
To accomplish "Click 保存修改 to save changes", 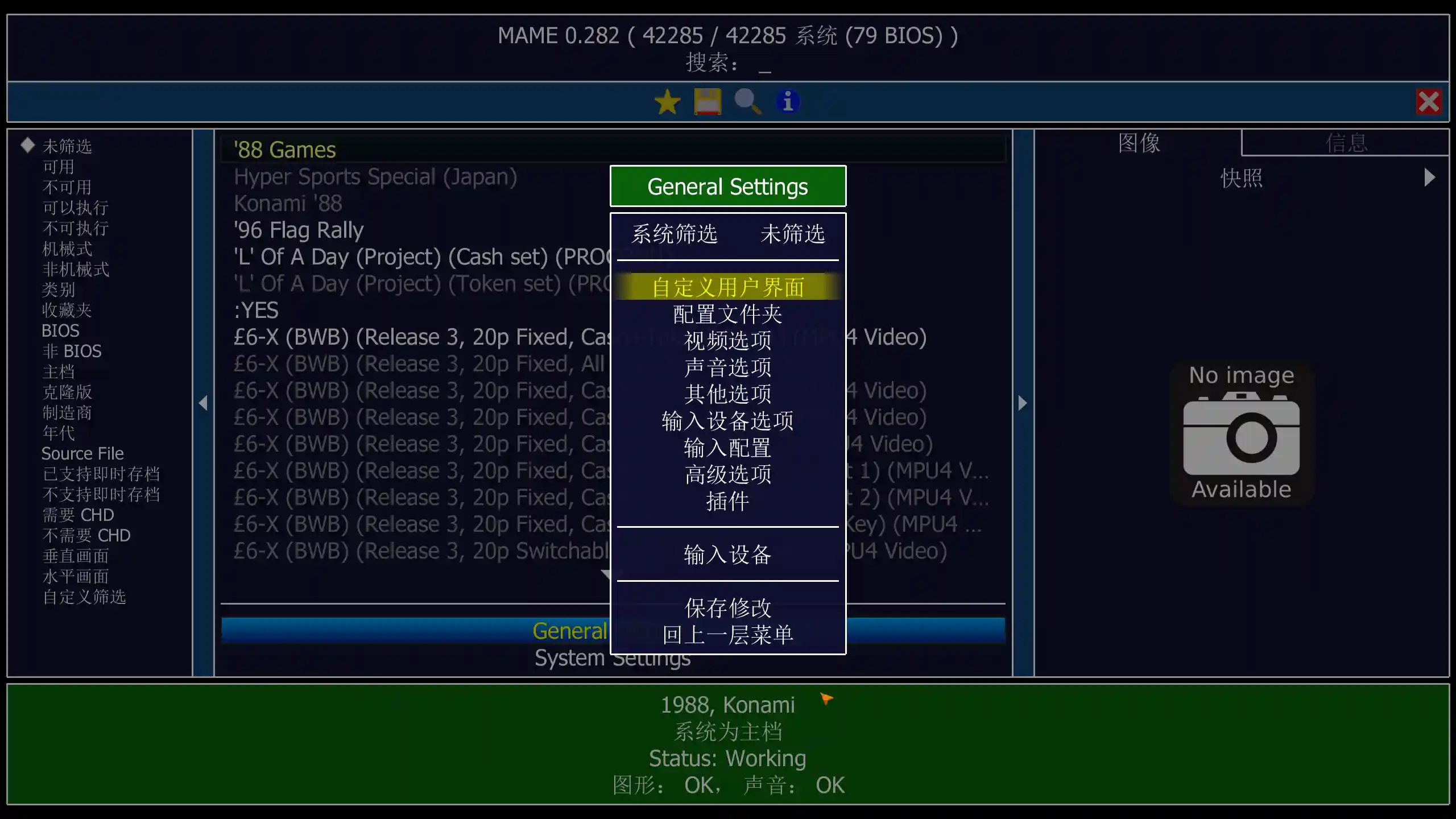I will pyautogui.click(x=728, y=608).
